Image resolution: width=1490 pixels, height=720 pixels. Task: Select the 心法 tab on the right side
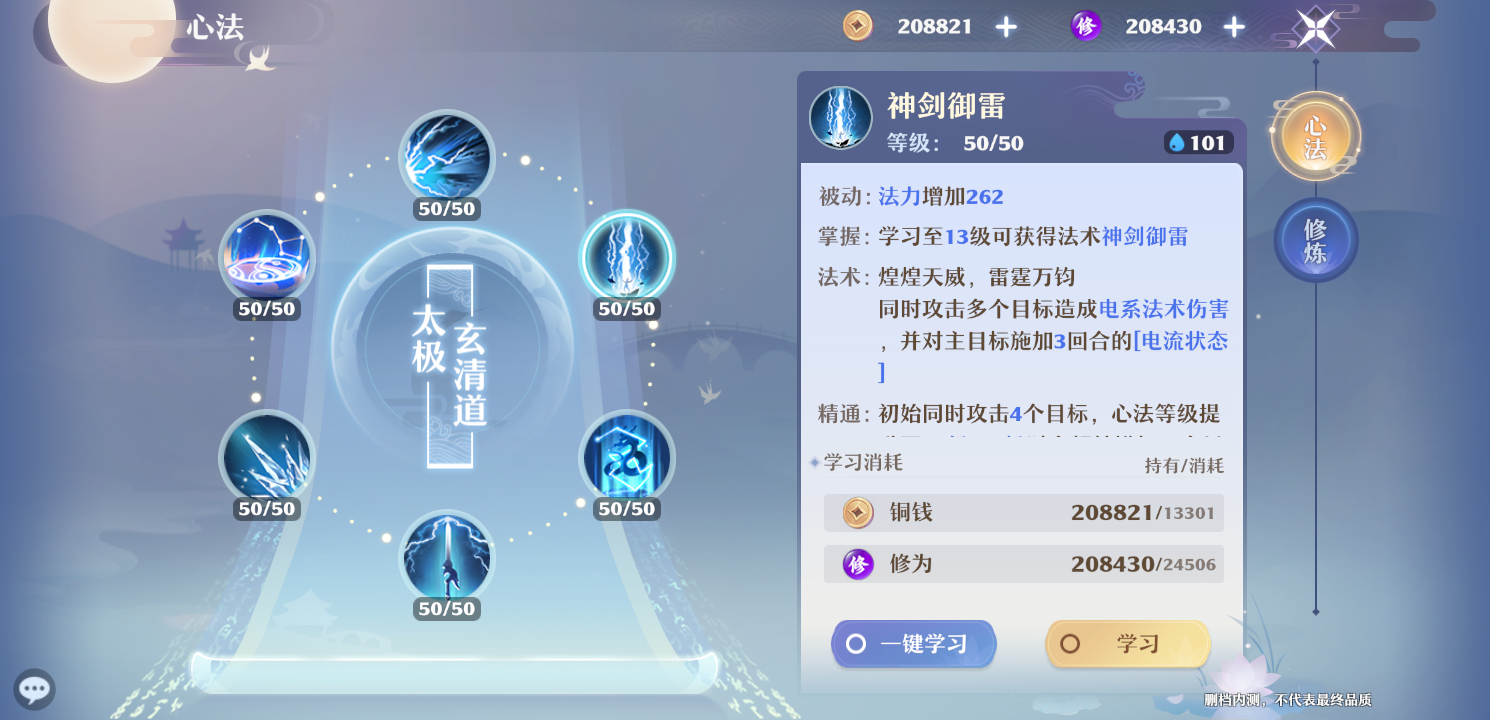[x=1315, y=133]
